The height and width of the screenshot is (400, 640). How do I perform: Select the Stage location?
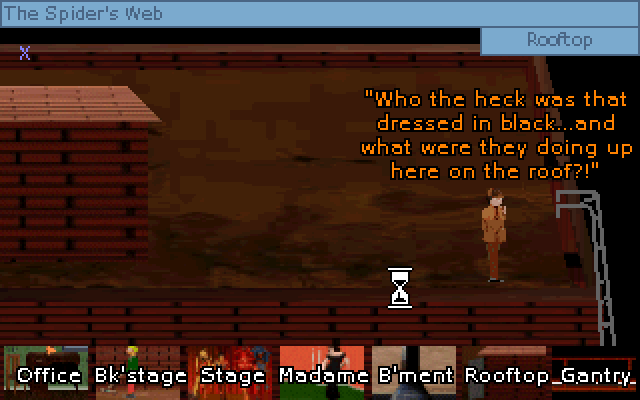(x=232, y=368)
